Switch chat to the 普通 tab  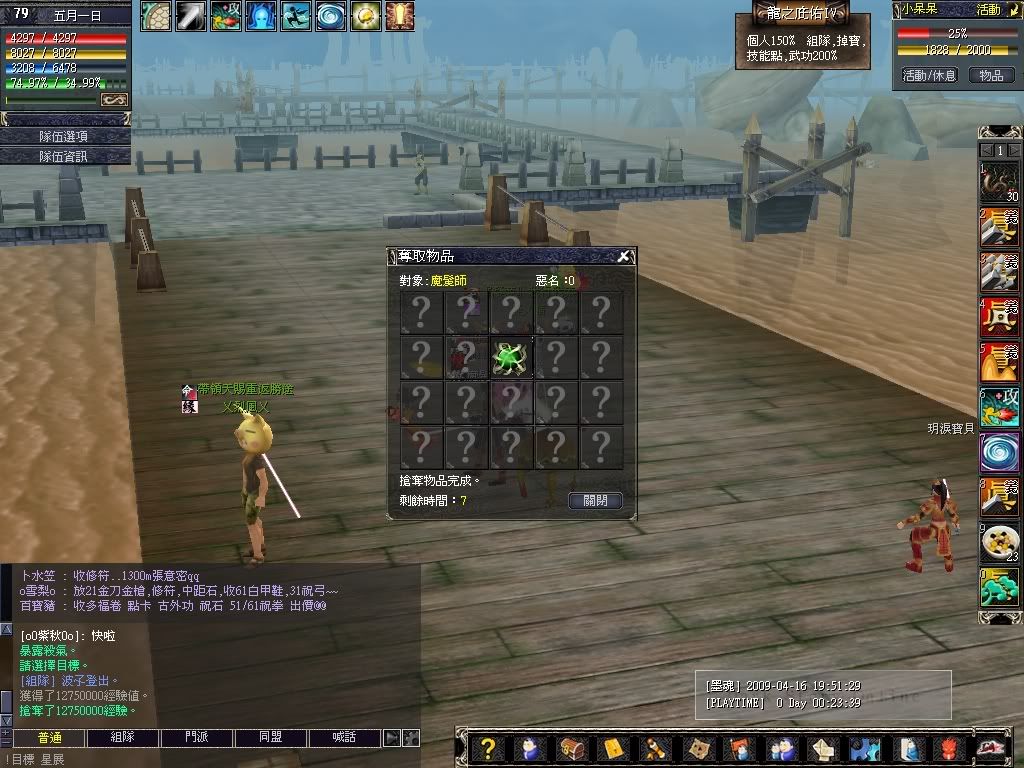tap(49, 737)
